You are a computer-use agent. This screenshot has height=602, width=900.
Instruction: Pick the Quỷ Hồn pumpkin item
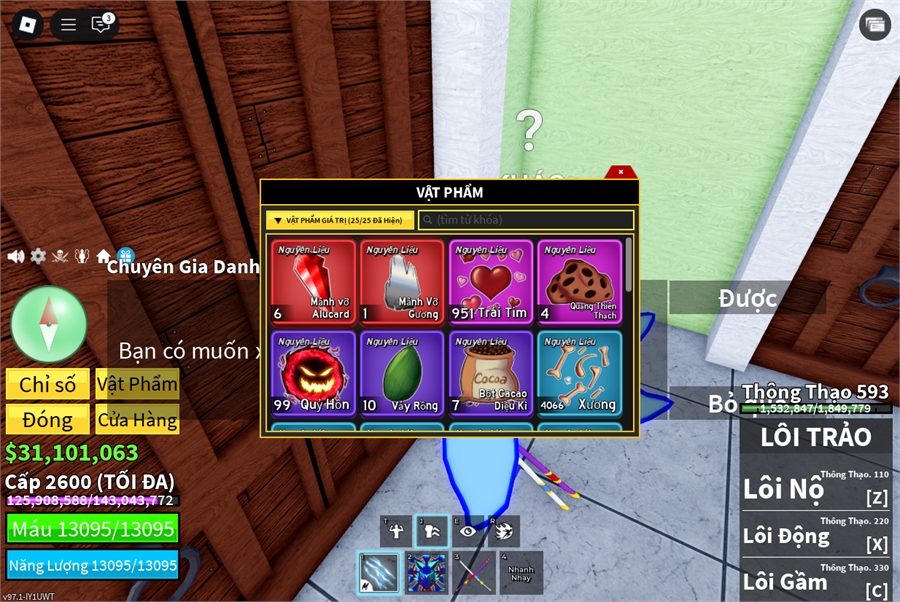click(314, 373)
